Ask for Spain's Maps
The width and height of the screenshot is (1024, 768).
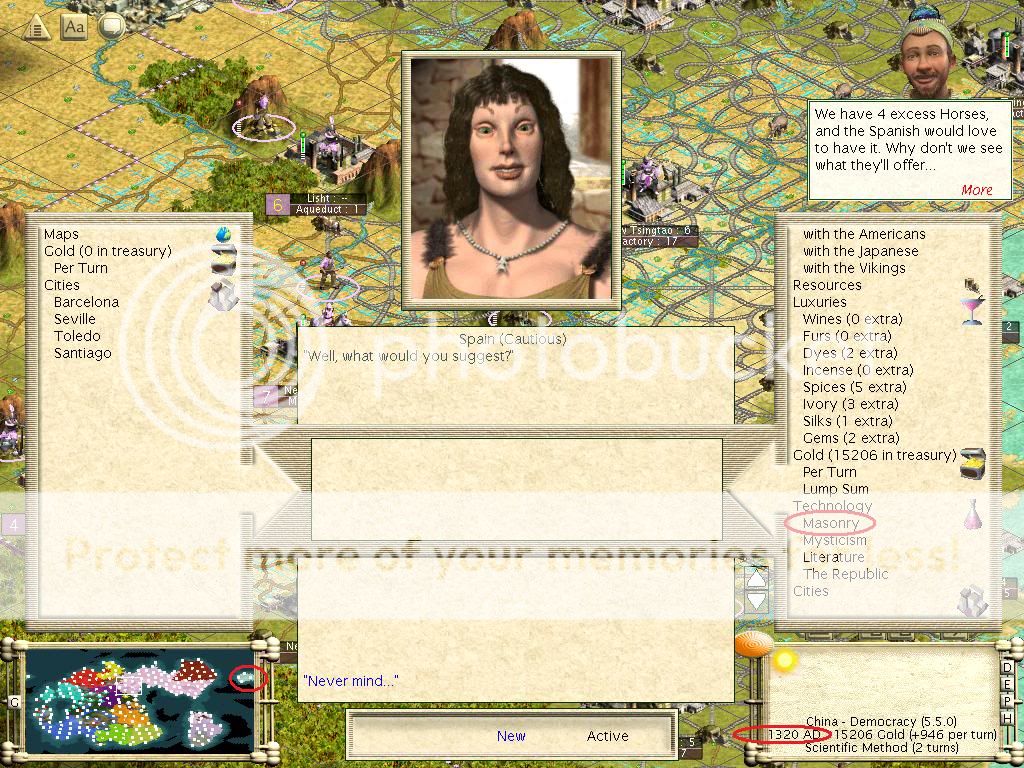click(x=61, y=234)
